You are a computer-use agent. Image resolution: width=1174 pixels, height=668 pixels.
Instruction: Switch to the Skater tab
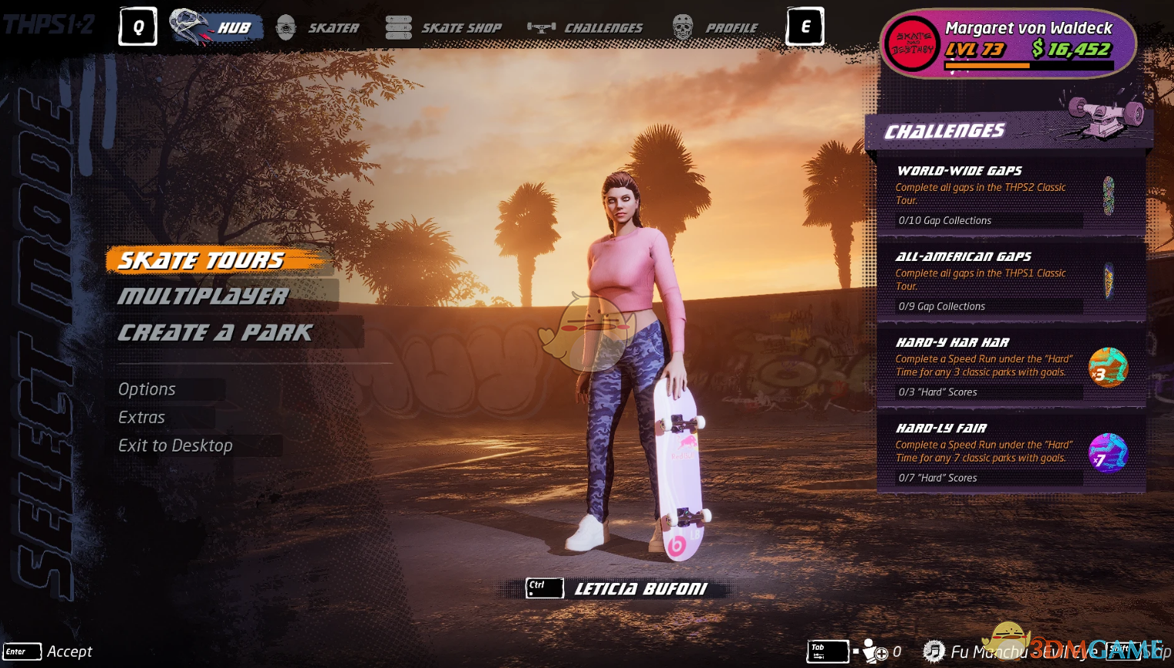point(318,27)
